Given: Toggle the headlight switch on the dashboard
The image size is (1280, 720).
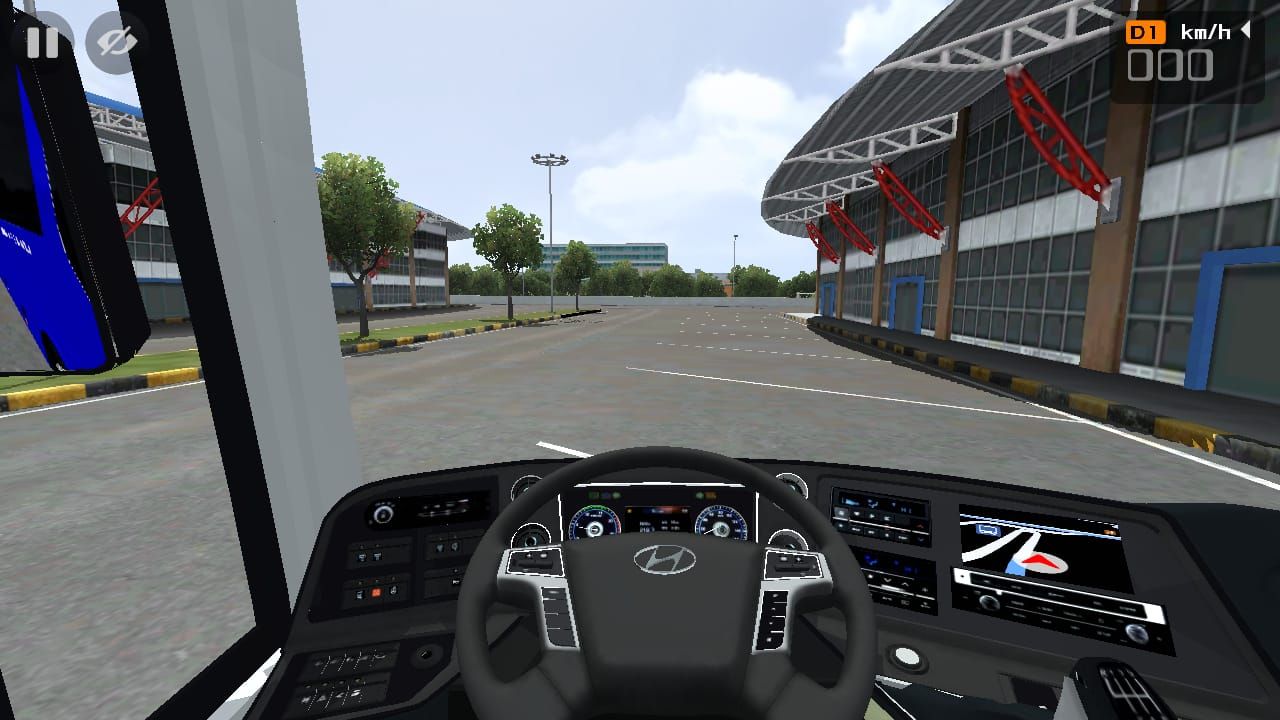Looking at the screenshot, I should coord(383,513).
